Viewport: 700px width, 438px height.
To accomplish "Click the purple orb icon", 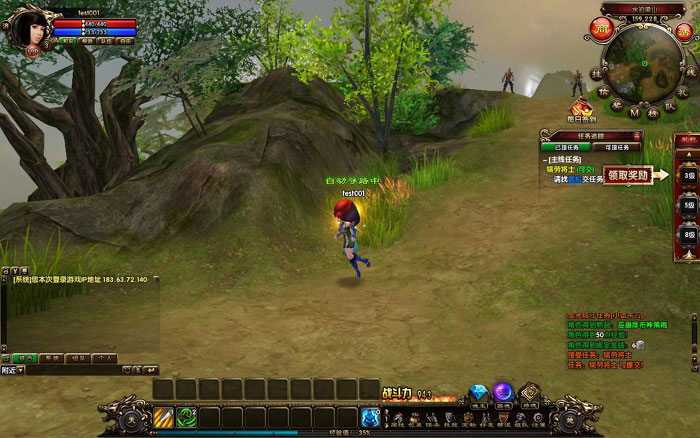I will tap(503, 392).
